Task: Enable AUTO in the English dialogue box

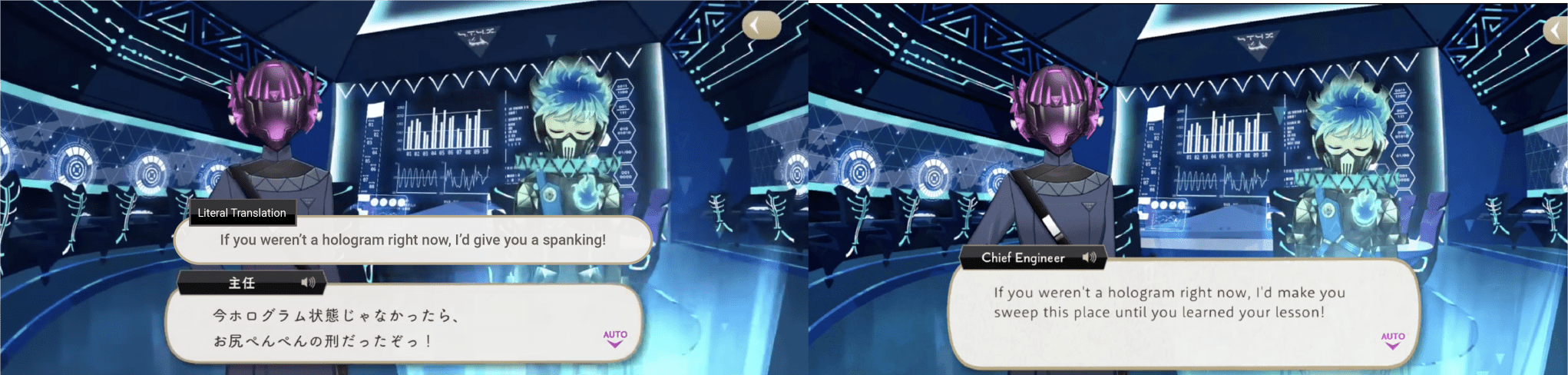Action: (x=1392, y=340)
